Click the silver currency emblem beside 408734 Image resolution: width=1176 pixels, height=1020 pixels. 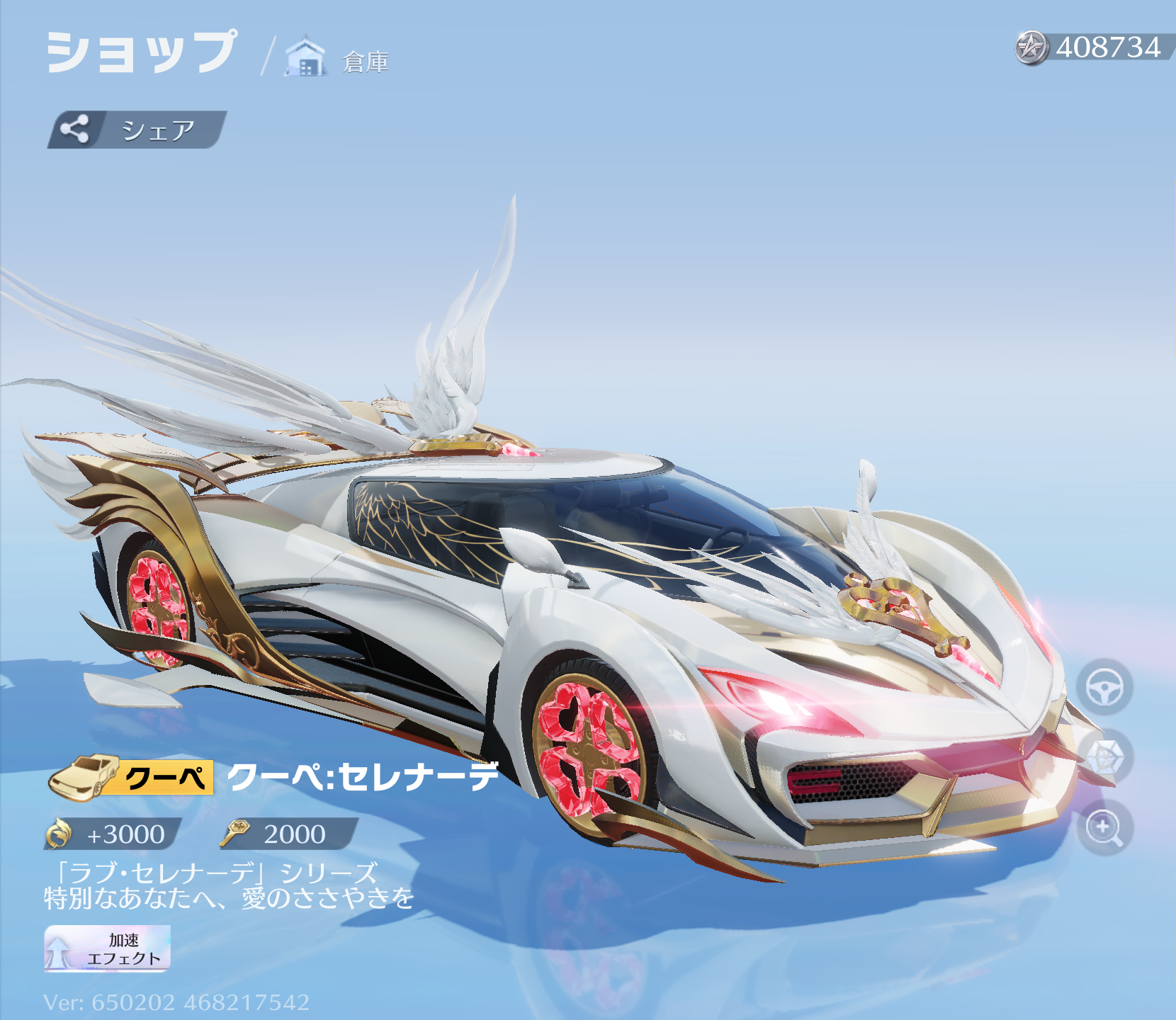1031,47
